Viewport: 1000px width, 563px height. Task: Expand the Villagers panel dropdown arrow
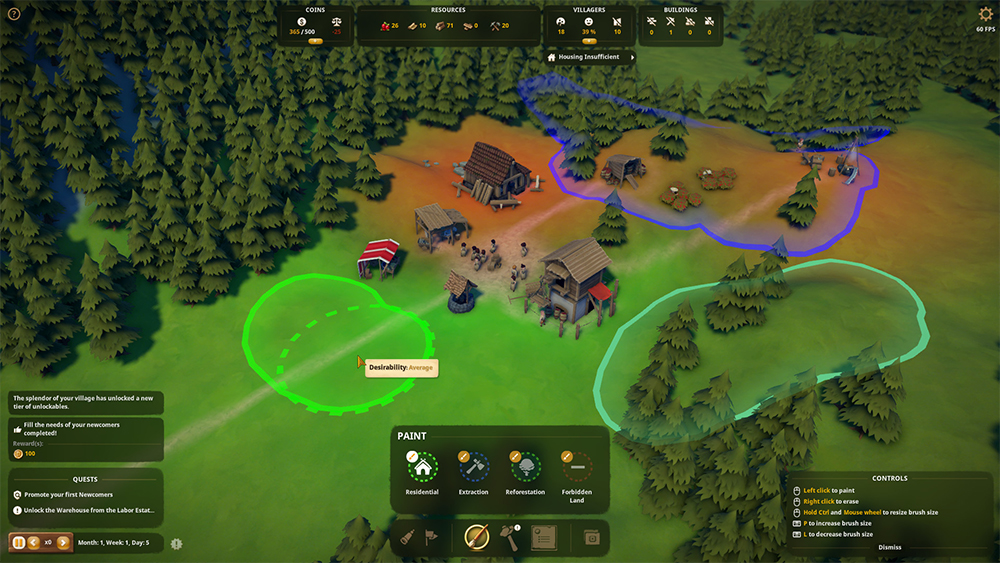[x=589, y=41]
